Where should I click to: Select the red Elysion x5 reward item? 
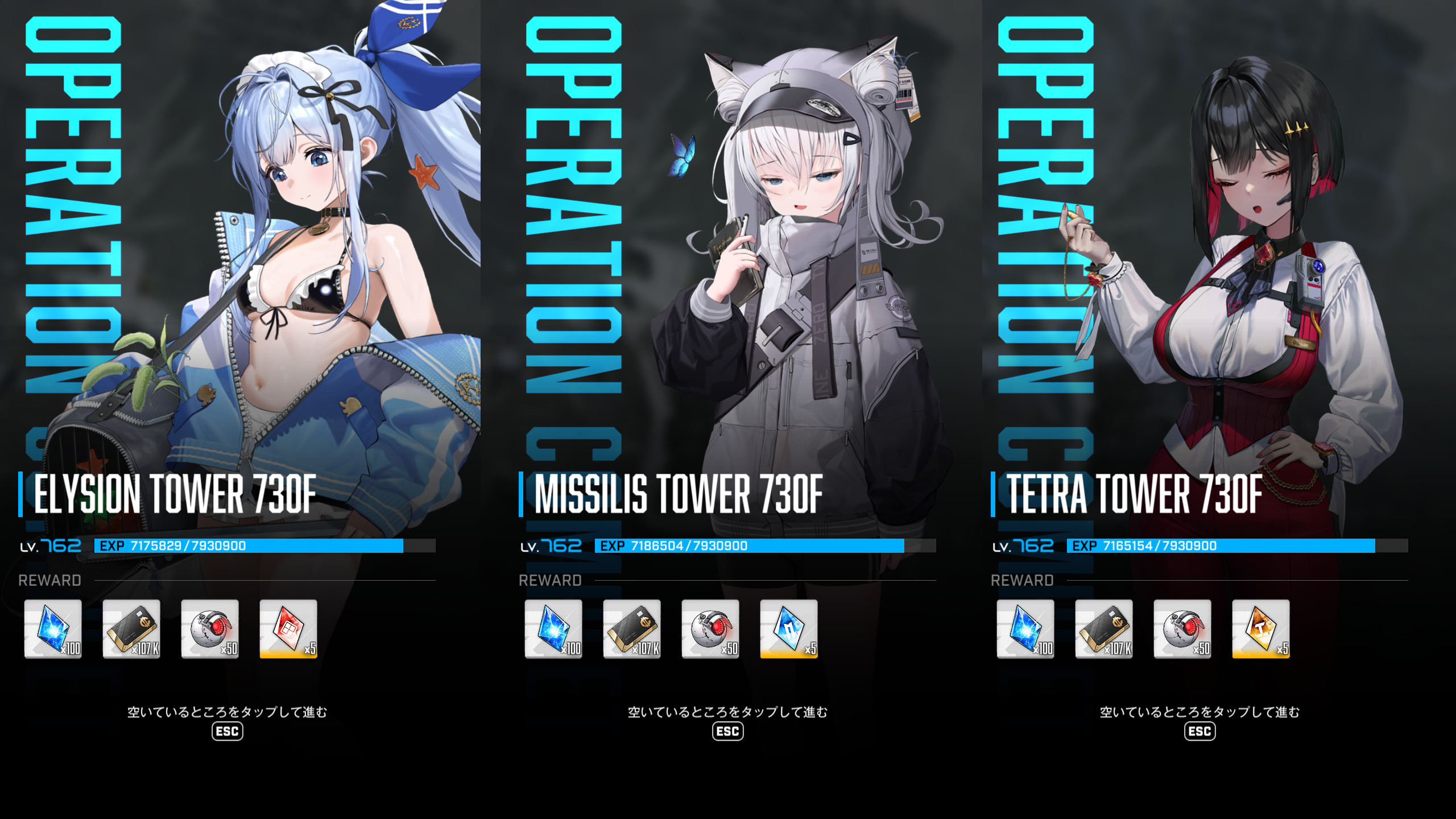(288, 628)
